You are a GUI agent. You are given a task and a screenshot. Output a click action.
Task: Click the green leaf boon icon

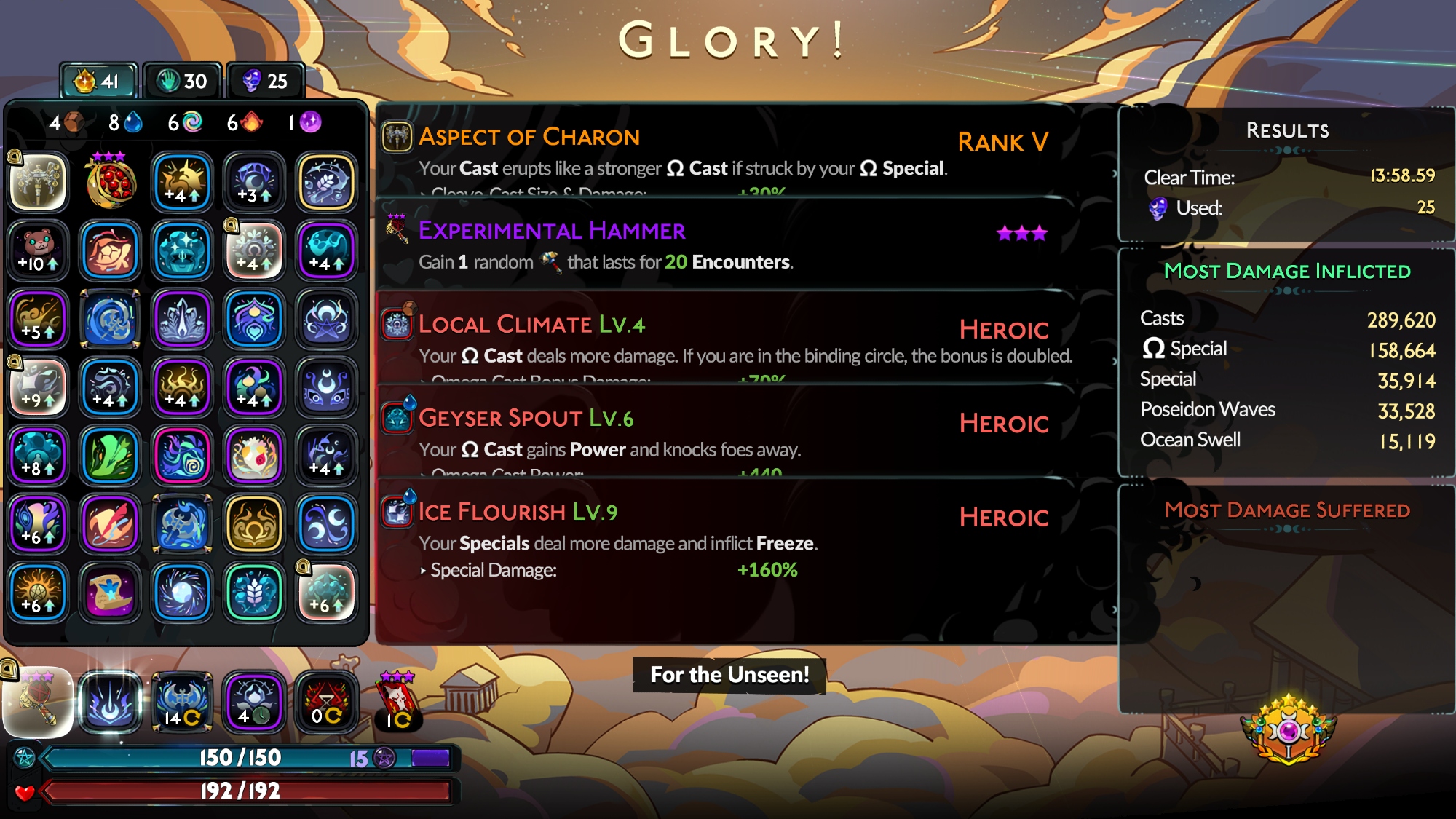(x=110, y=456)
